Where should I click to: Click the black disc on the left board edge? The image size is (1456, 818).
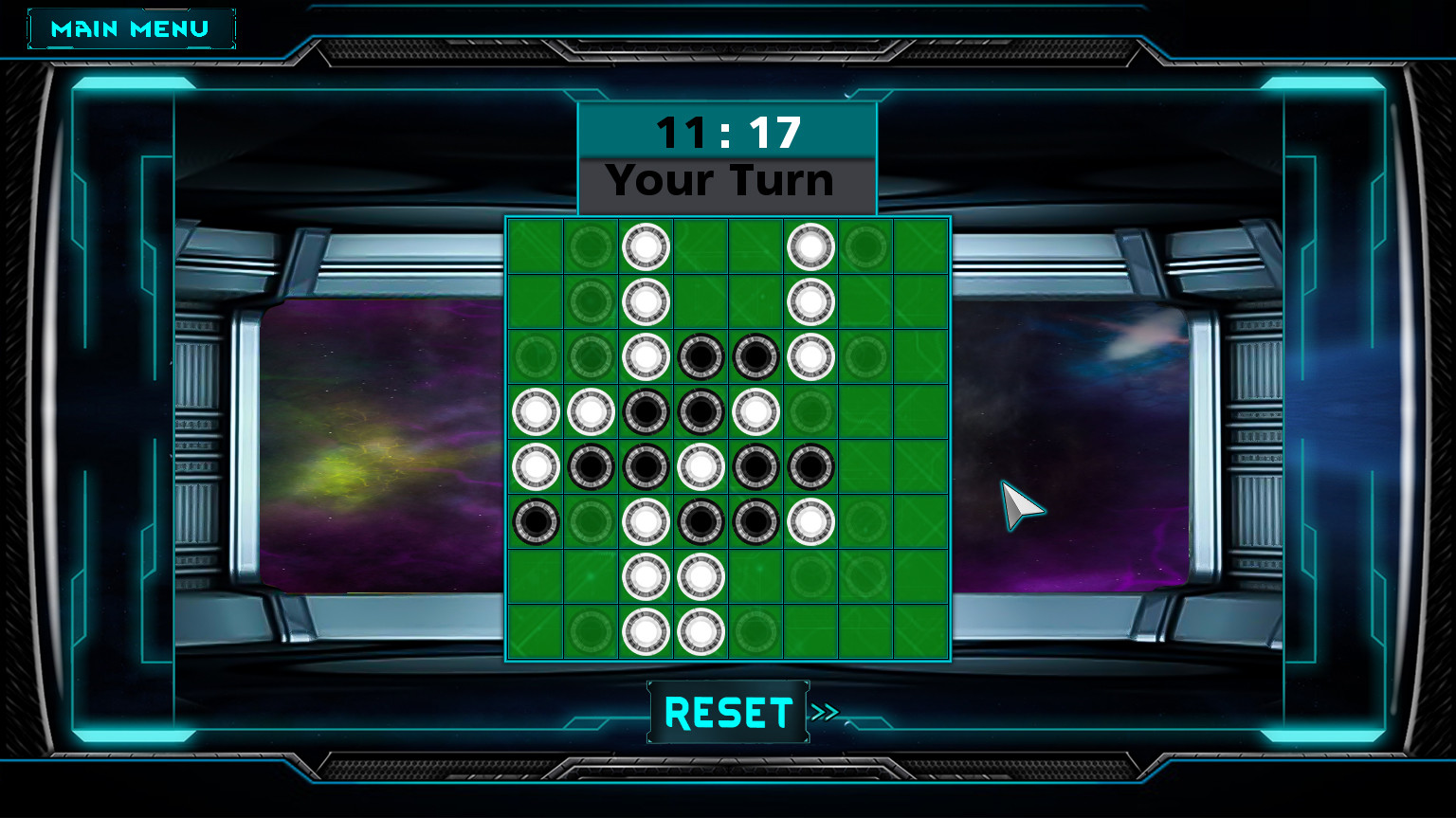click(536, 520)
